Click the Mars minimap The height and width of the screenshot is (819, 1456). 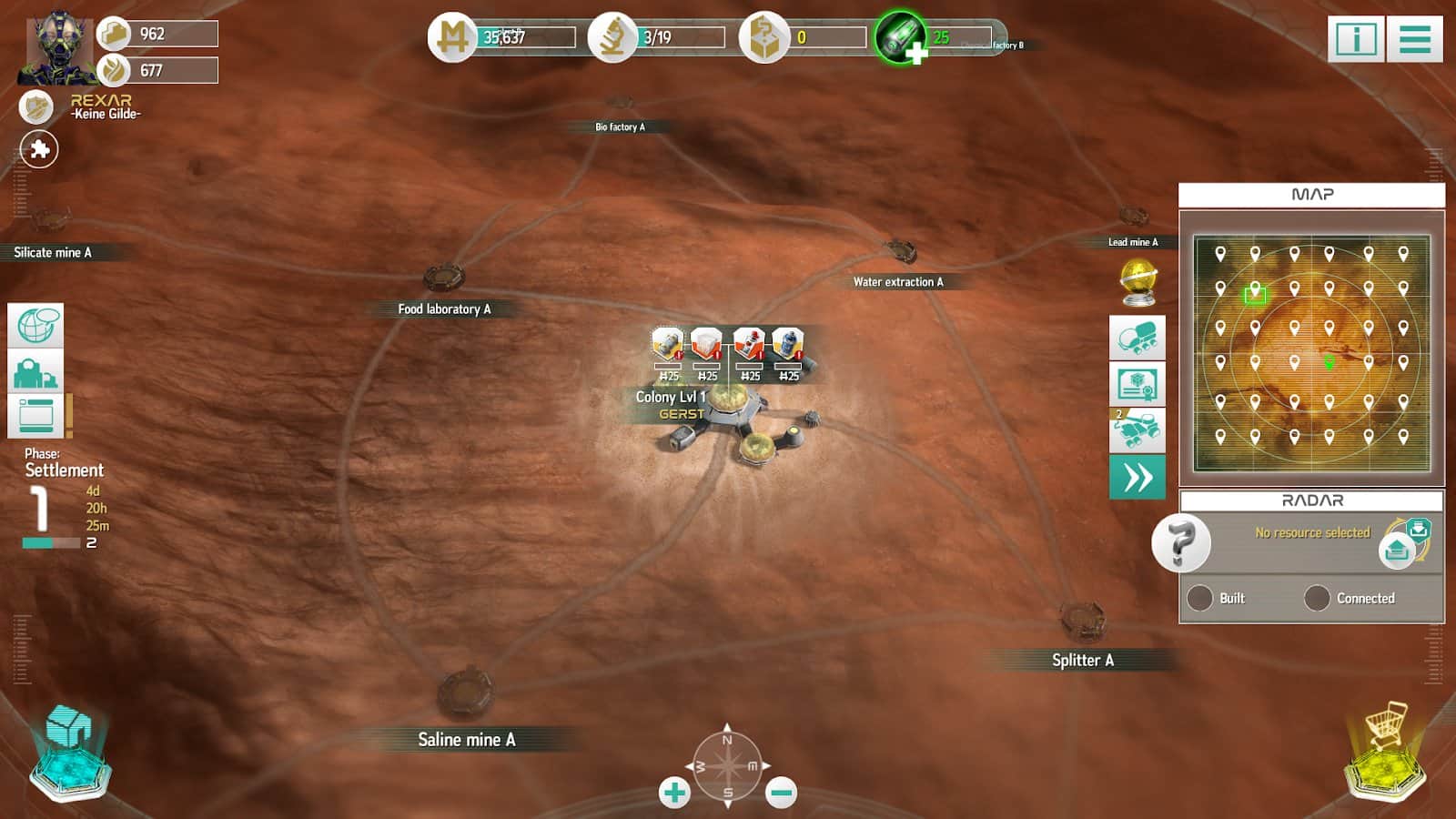1311,353
